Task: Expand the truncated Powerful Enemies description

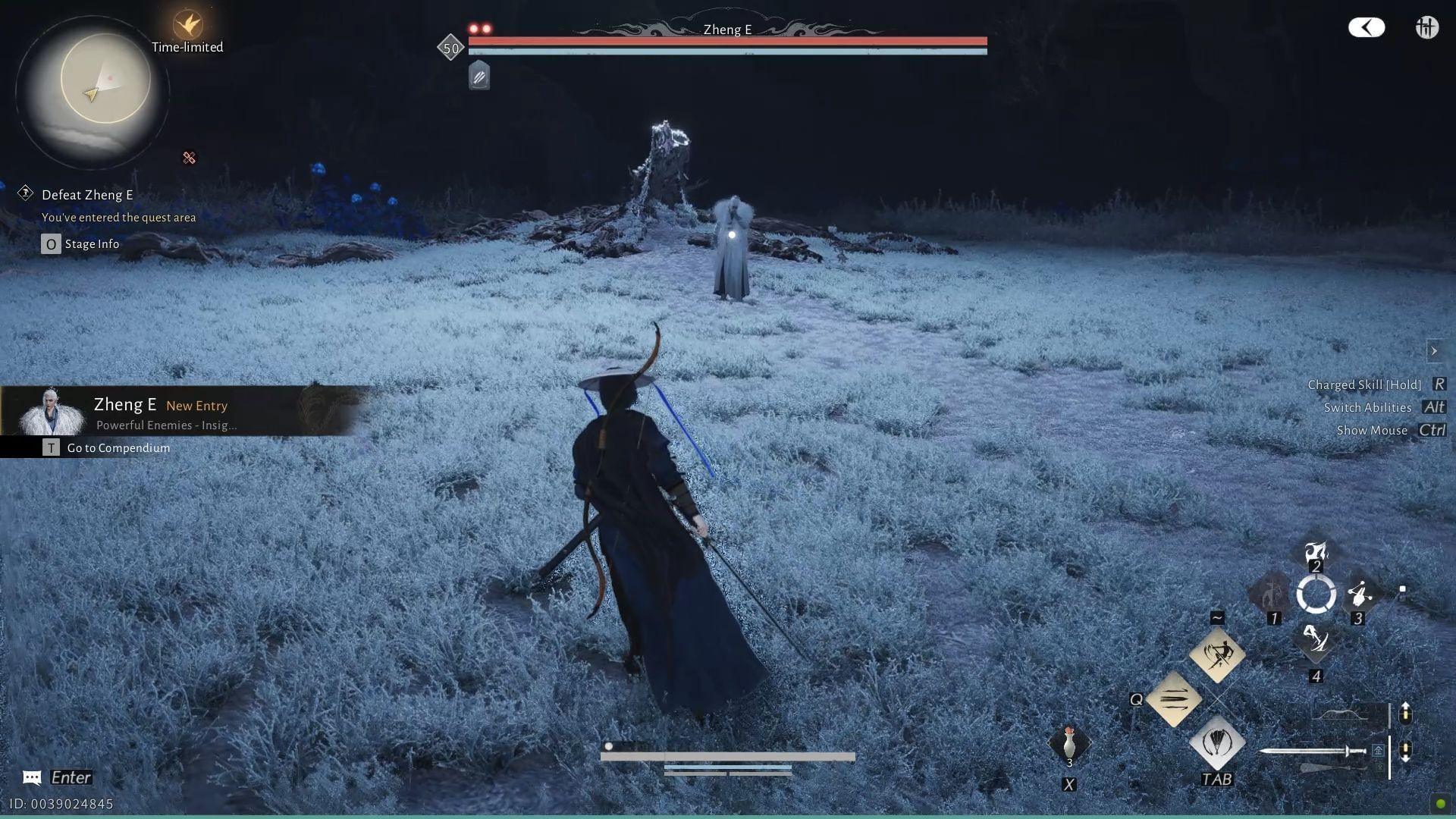Action: [165, 425]
